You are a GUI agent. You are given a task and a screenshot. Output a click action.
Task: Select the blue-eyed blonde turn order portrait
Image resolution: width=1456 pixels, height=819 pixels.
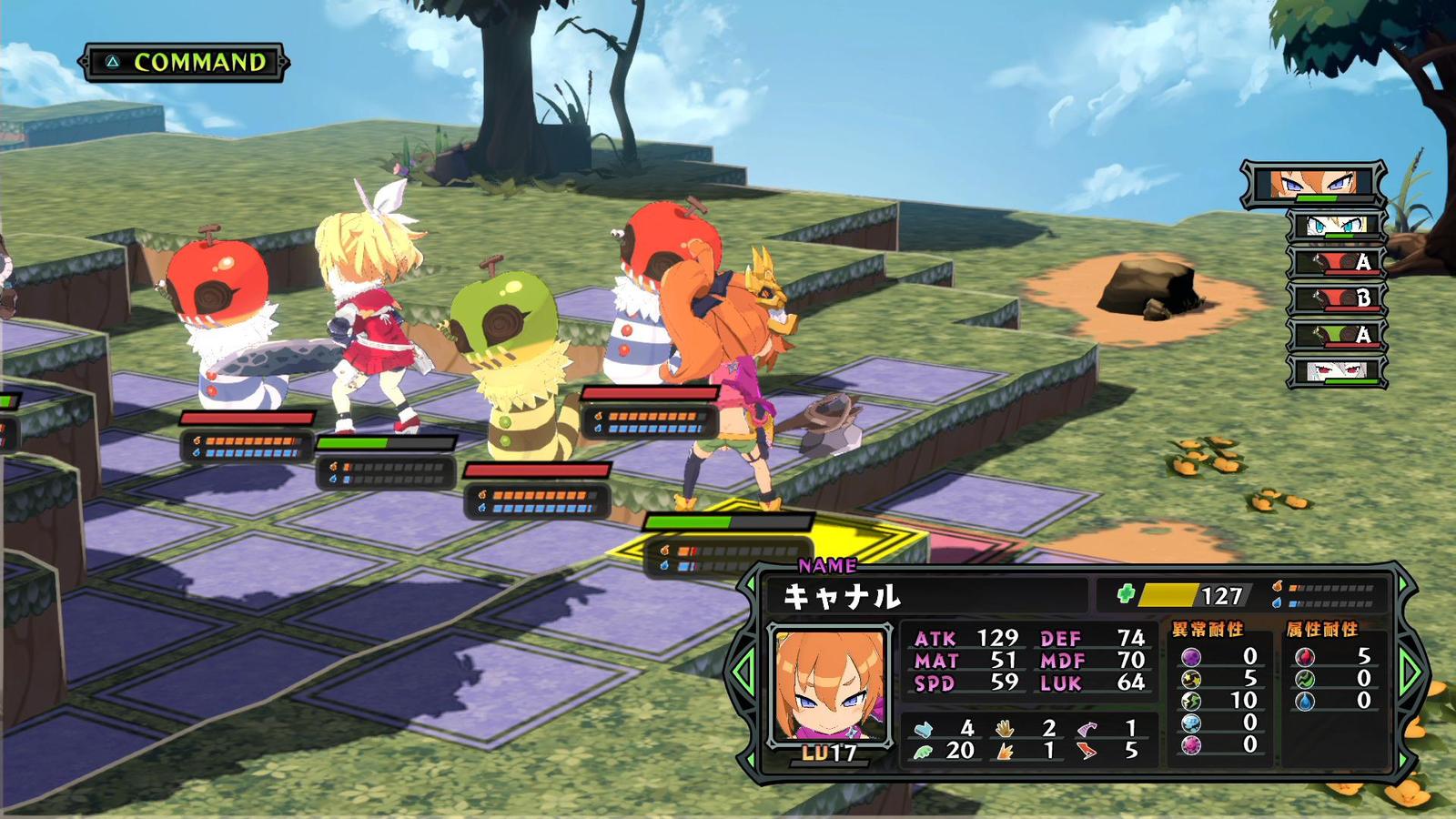[x=1336, y=226]
